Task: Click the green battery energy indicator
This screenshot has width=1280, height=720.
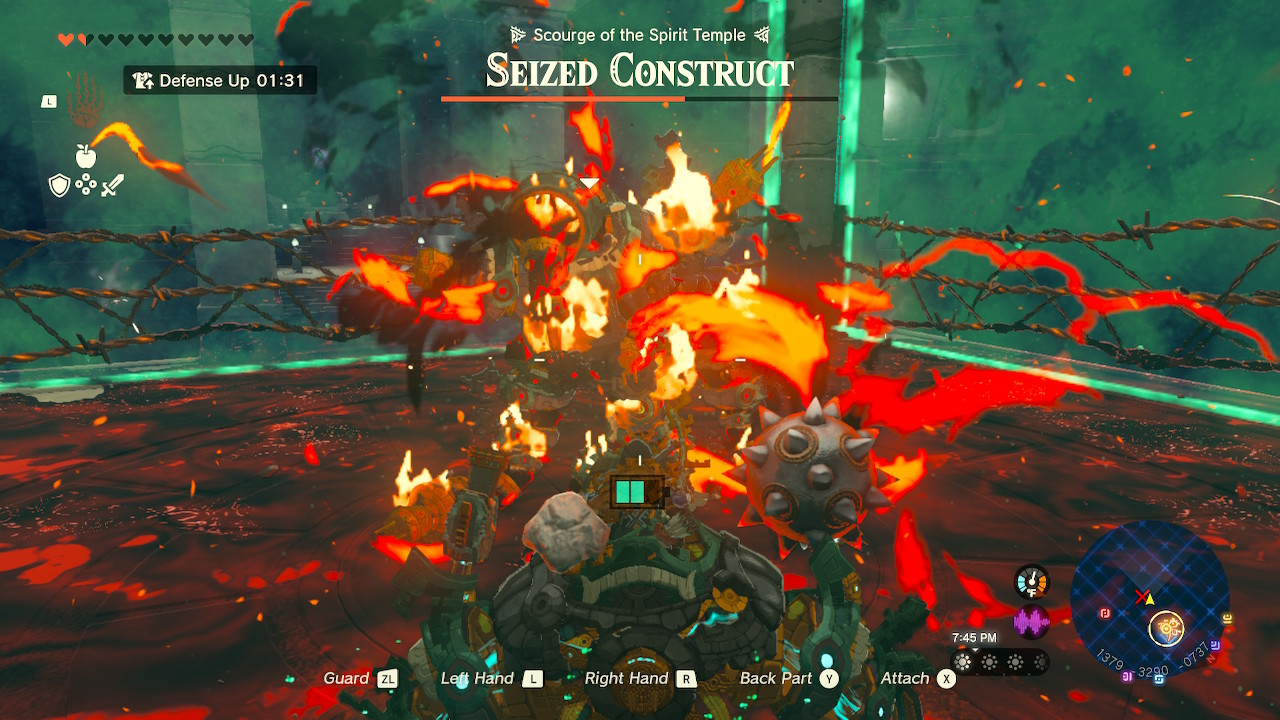Action: (x=631, y=492)
